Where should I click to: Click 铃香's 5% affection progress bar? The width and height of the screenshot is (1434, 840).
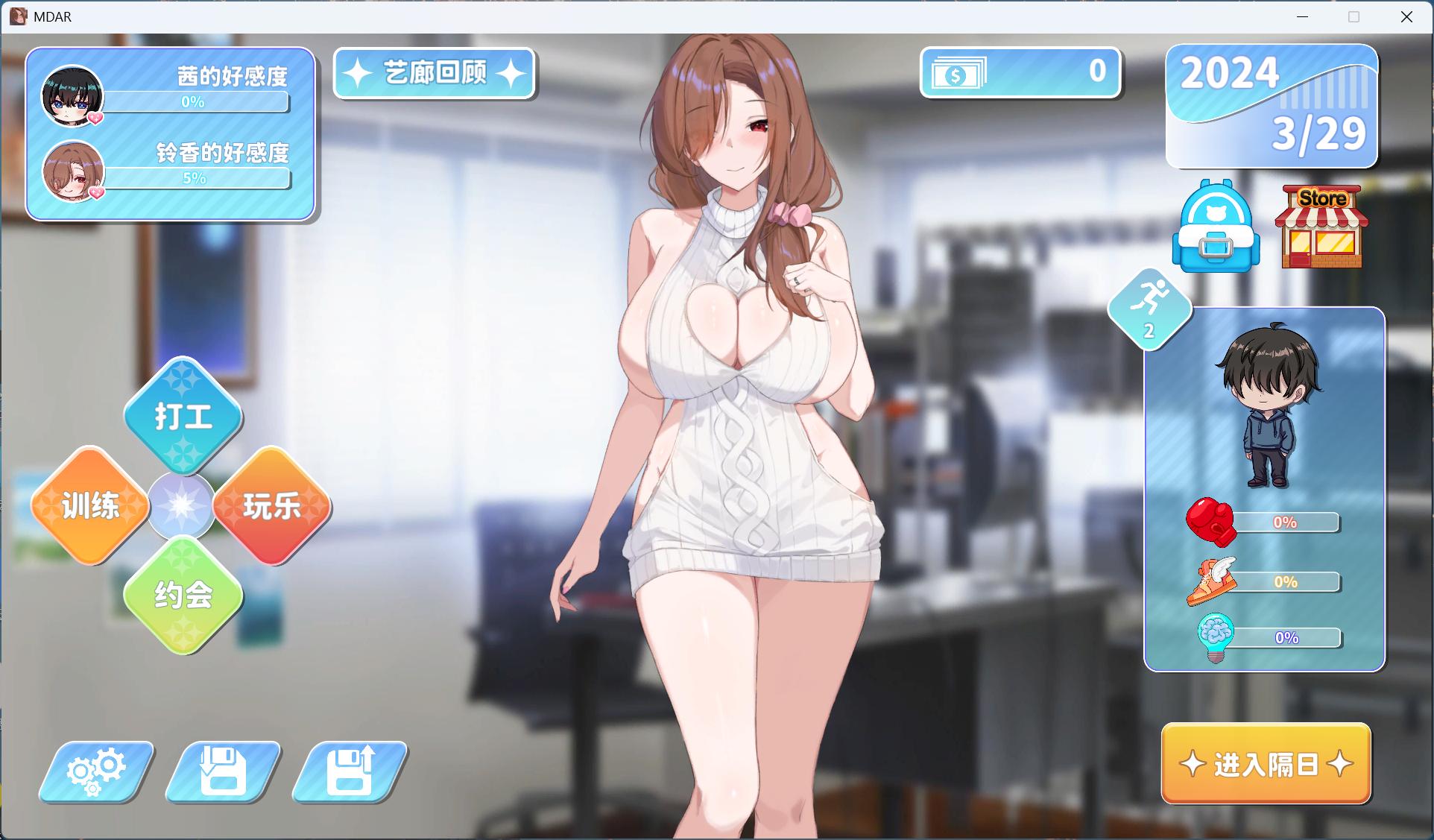[x=199, y=177]
